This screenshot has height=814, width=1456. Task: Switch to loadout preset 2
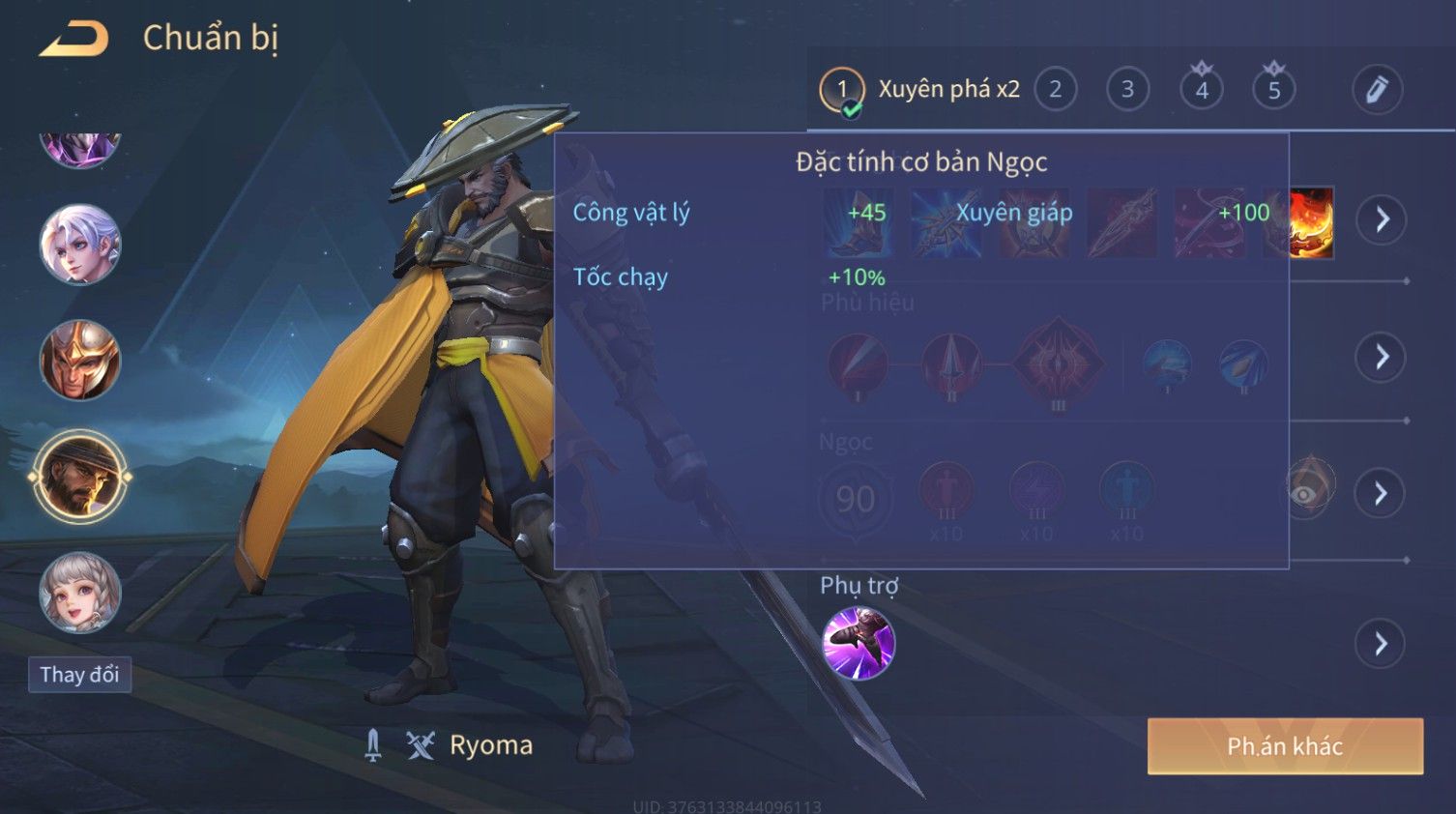(1055, 90)
